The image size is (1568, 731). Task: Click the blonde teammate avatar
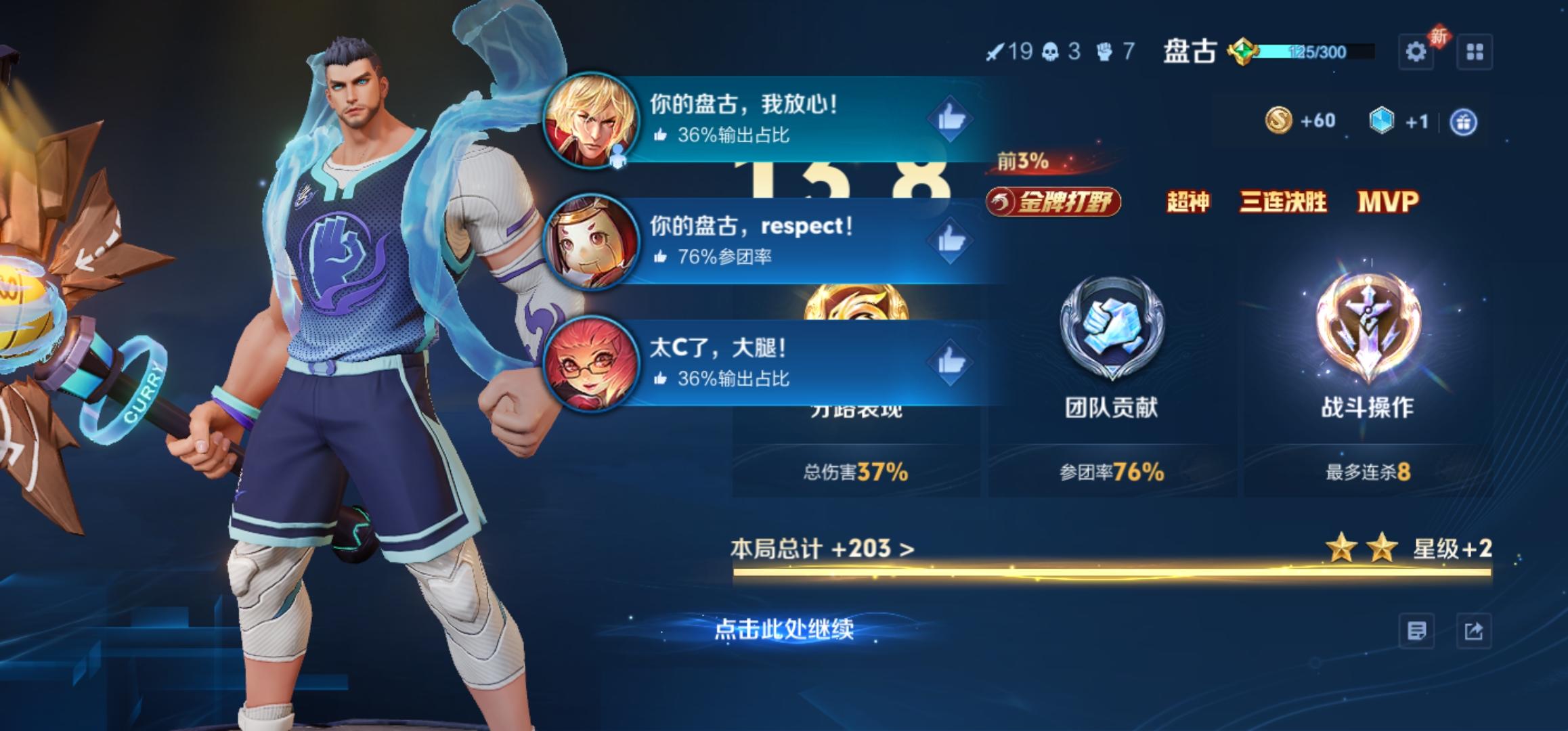click(x=591, y=120)
